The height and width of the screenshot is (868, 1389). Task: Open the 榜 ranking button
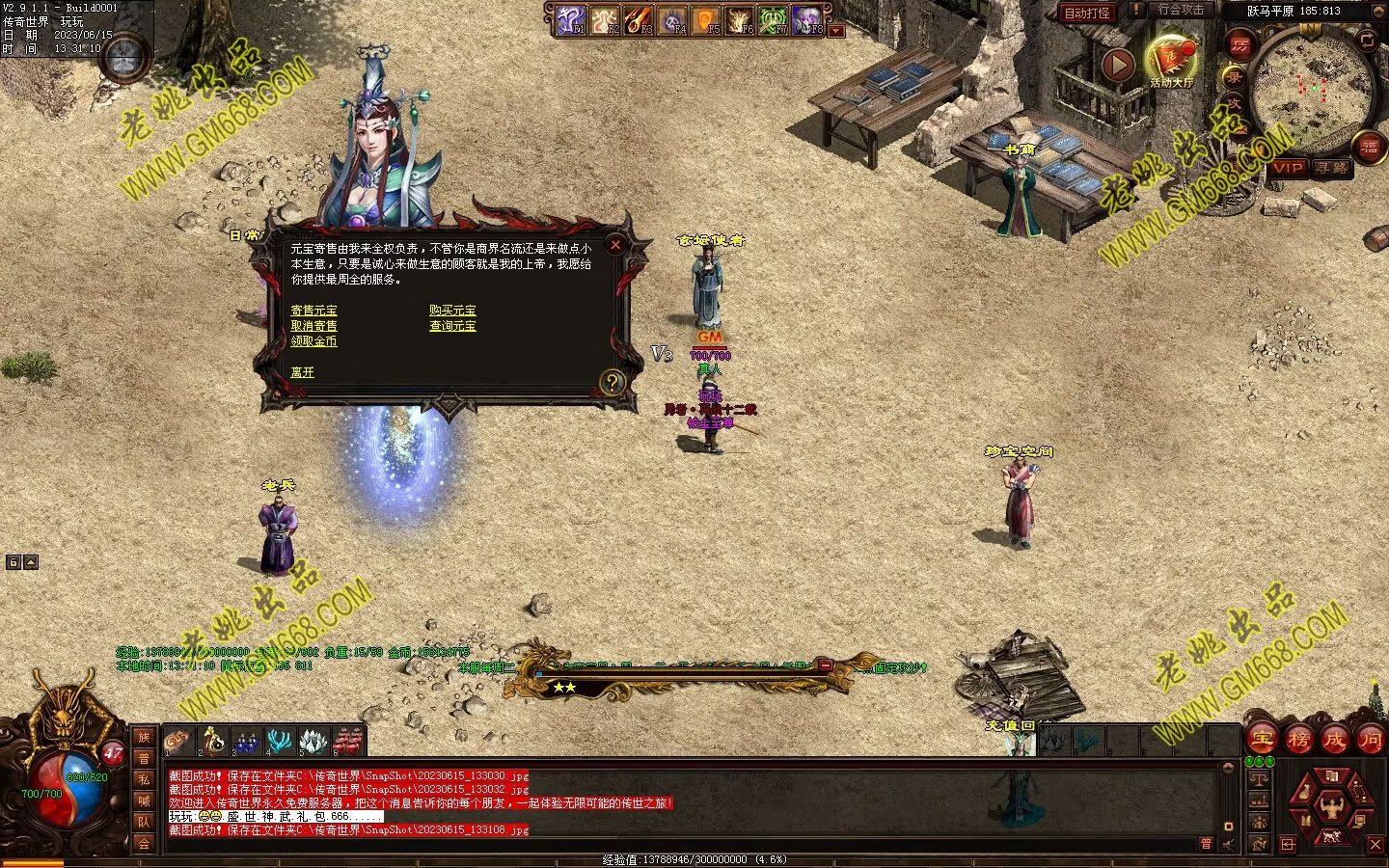(x=1298, y=740)
